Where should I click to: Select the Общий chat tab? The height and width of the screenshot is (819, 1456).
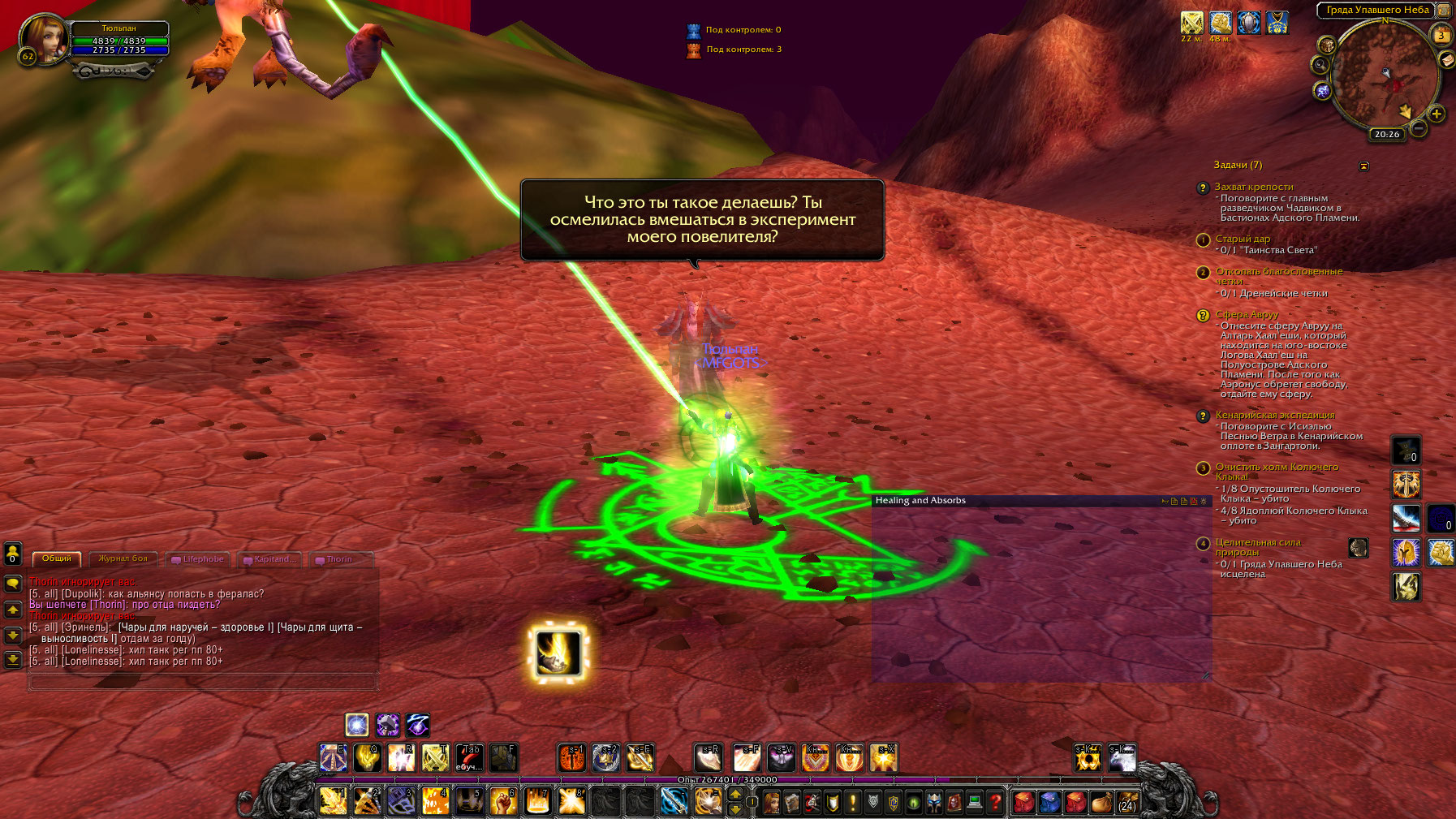tap(57, 558)
